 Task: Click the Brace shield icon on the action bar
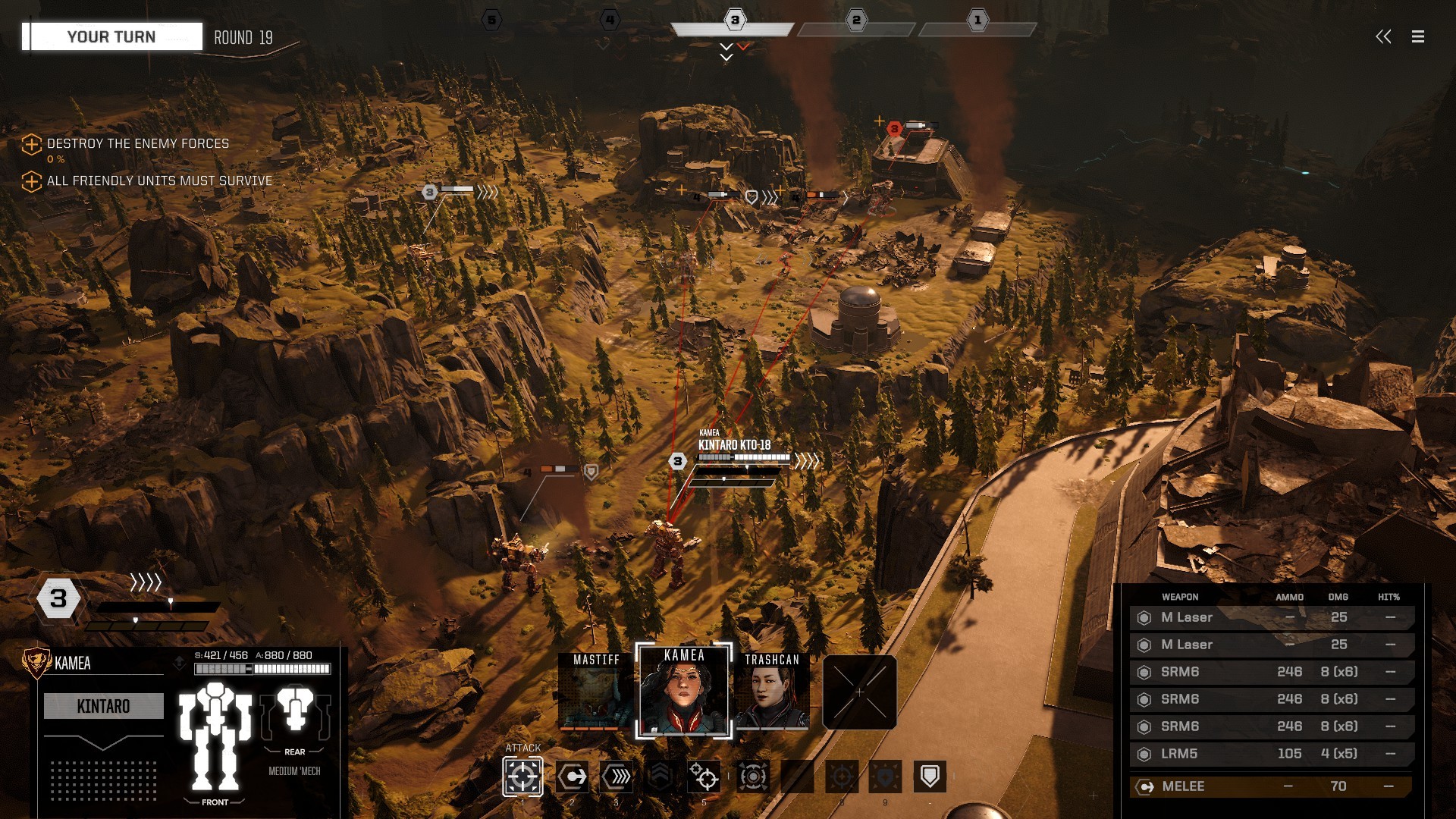[929, 776]
